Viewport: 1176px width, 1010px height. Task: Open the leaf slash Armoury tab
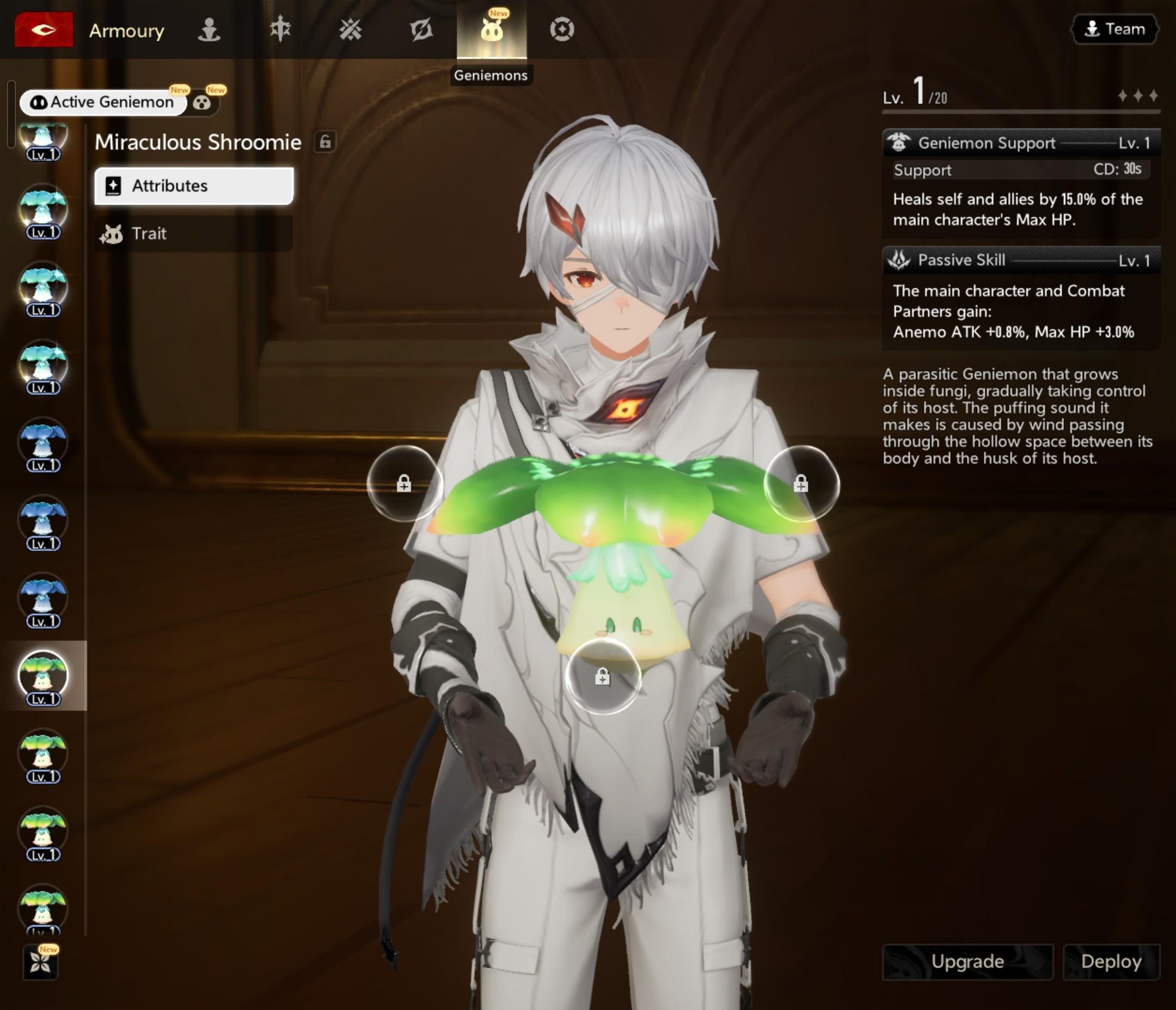coord(421,29)
